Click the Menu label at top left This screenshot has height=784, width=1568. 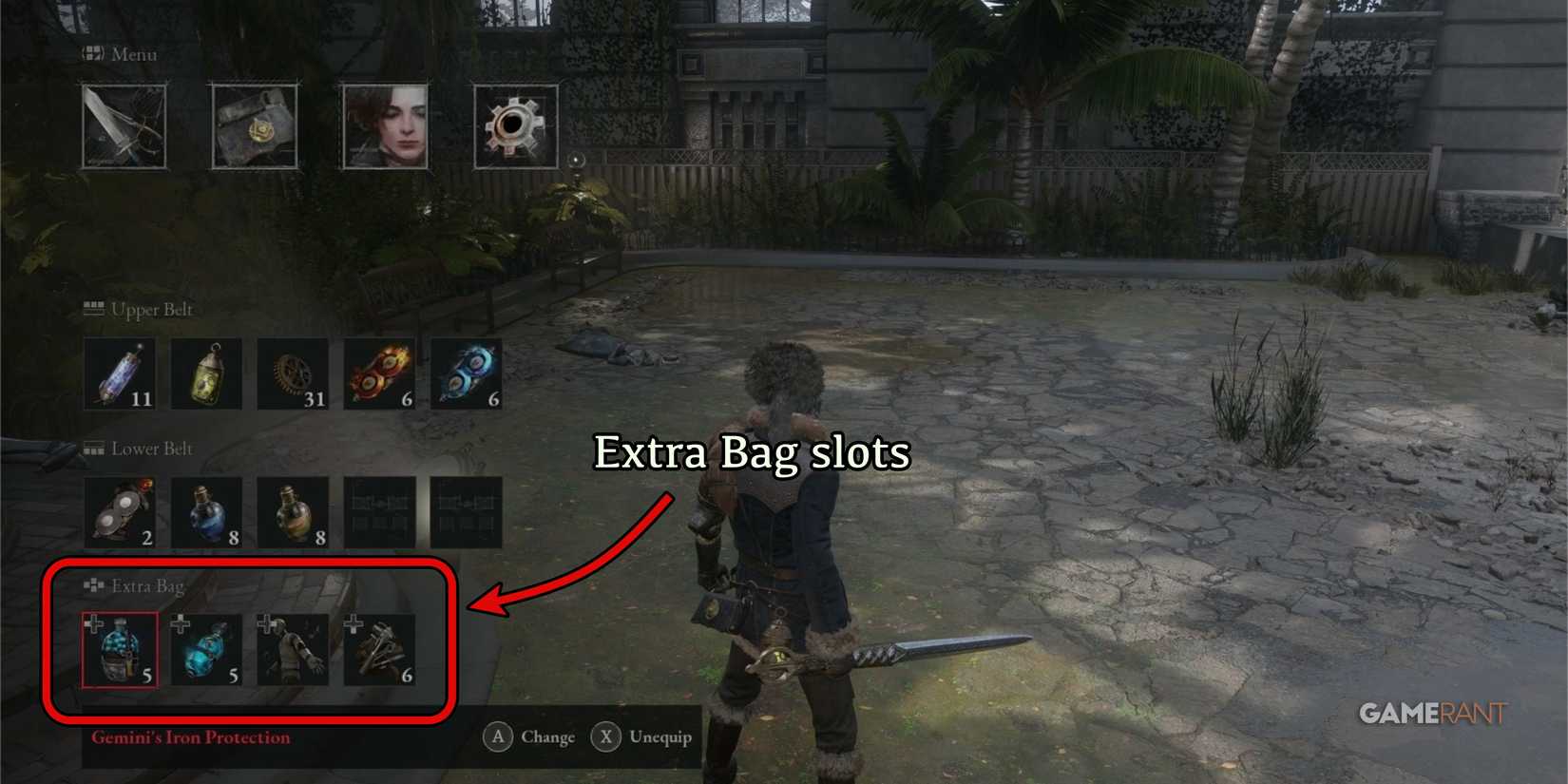coord(133,54)
